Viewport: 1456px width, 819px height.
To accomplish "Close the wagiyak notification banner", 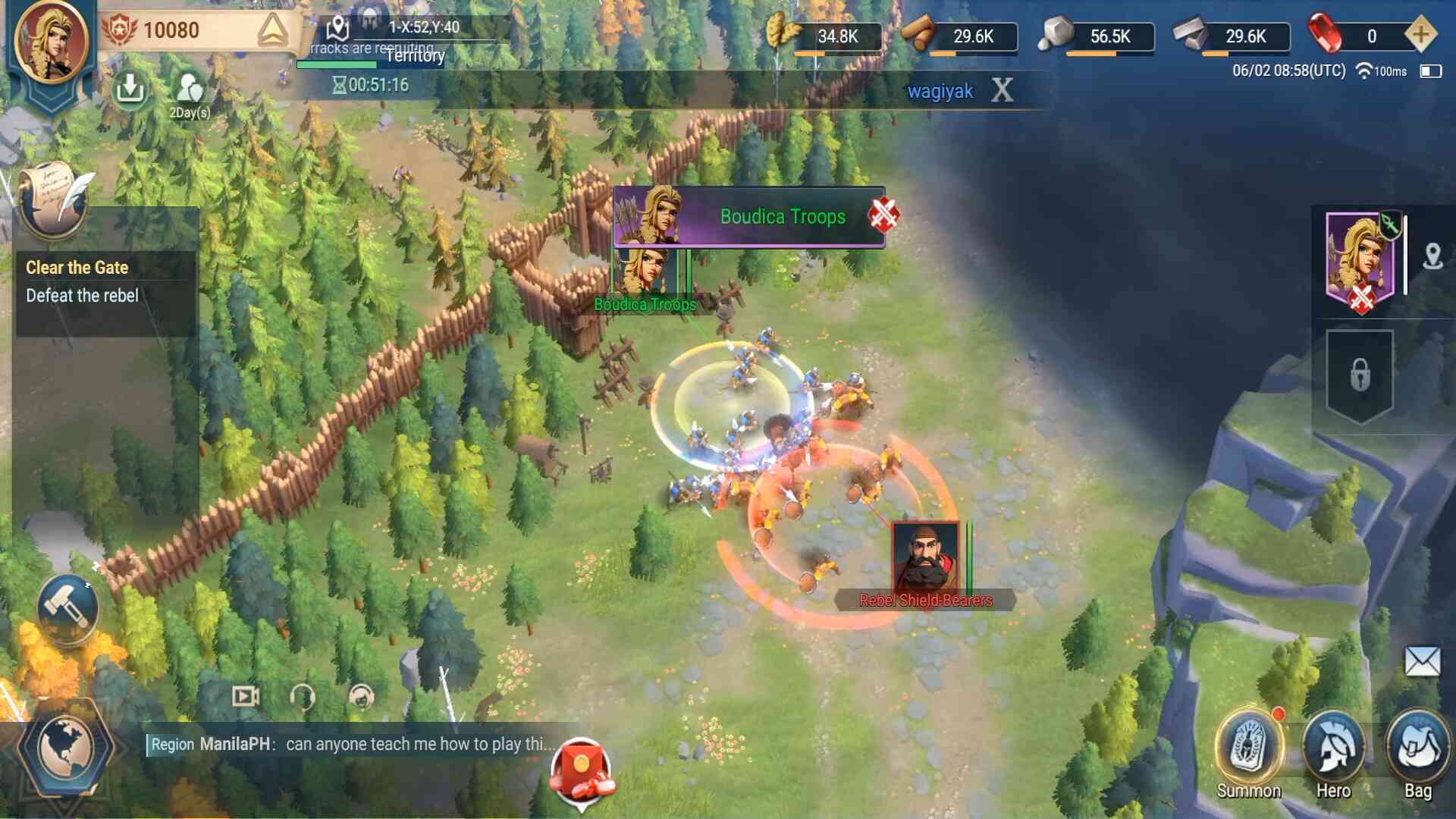I will (x=1002, y=91).
